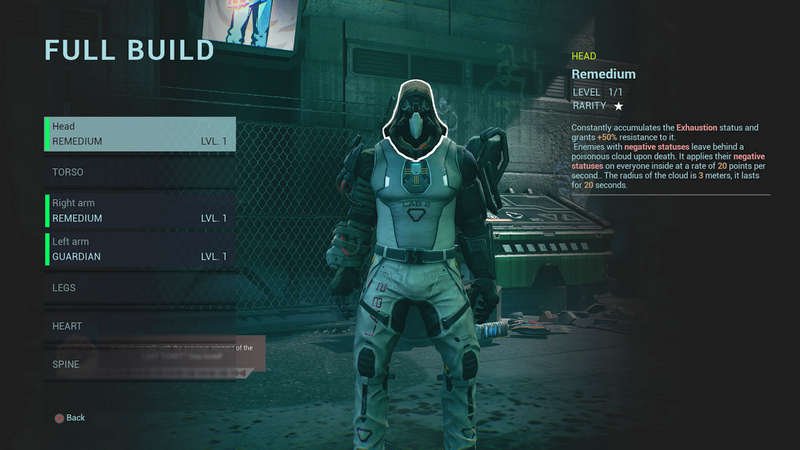
Task: Go back from the Full Build screen
Action: point(70,417)
